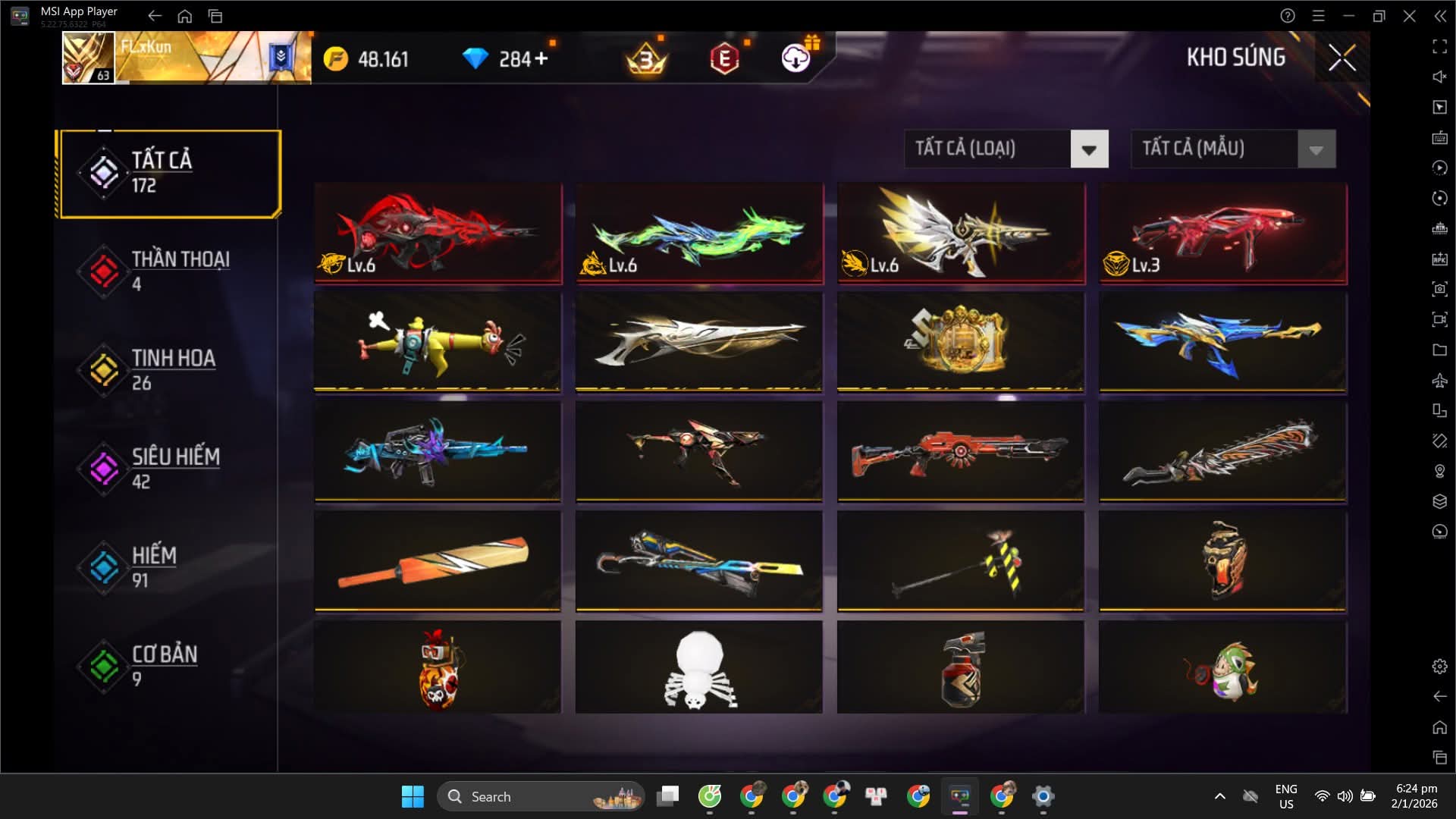Screen dimensions: 1456x819
Task: Select the red dragon Lv.6 gun skin
Action: click(x=438, y=233)
